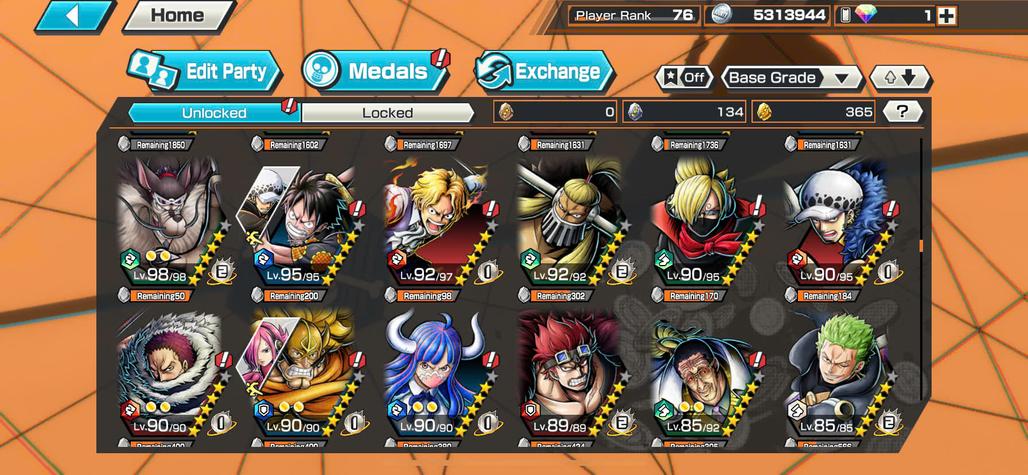Viewport: 1028px width, 475px height.
Task: Reverse the sort order with arrows button
Action: pos(900,78)
